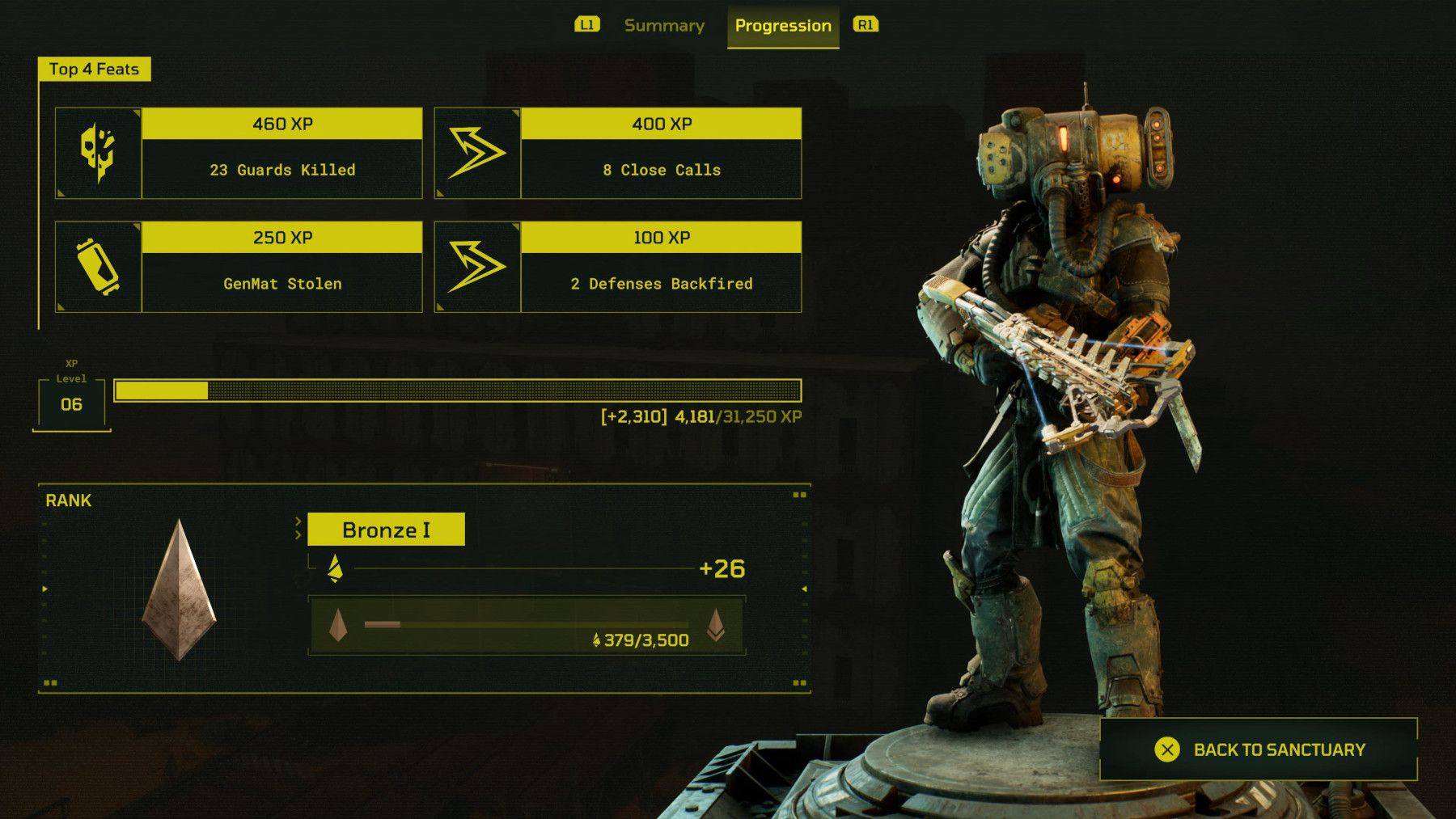Click the R1 shoulder button indicator

click(864, 25)
